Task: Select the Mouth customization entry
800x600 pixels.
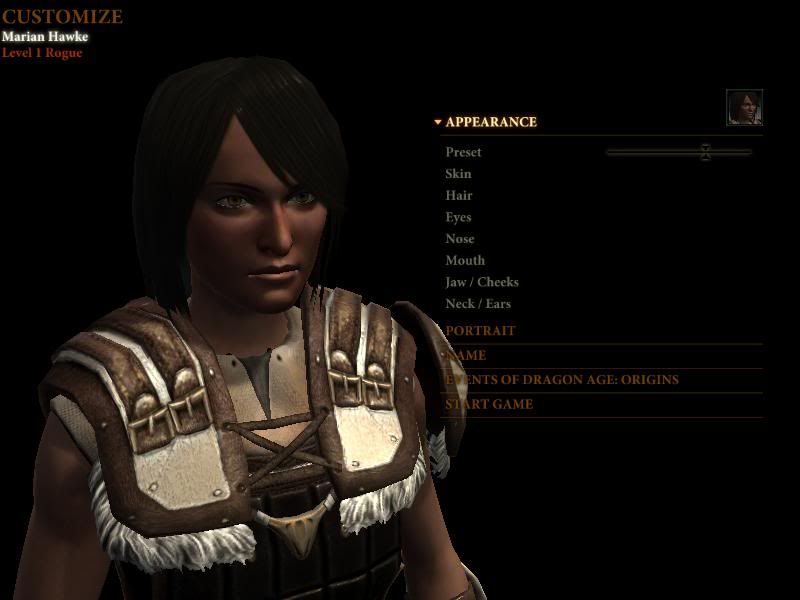Action: tap(465, 261)
